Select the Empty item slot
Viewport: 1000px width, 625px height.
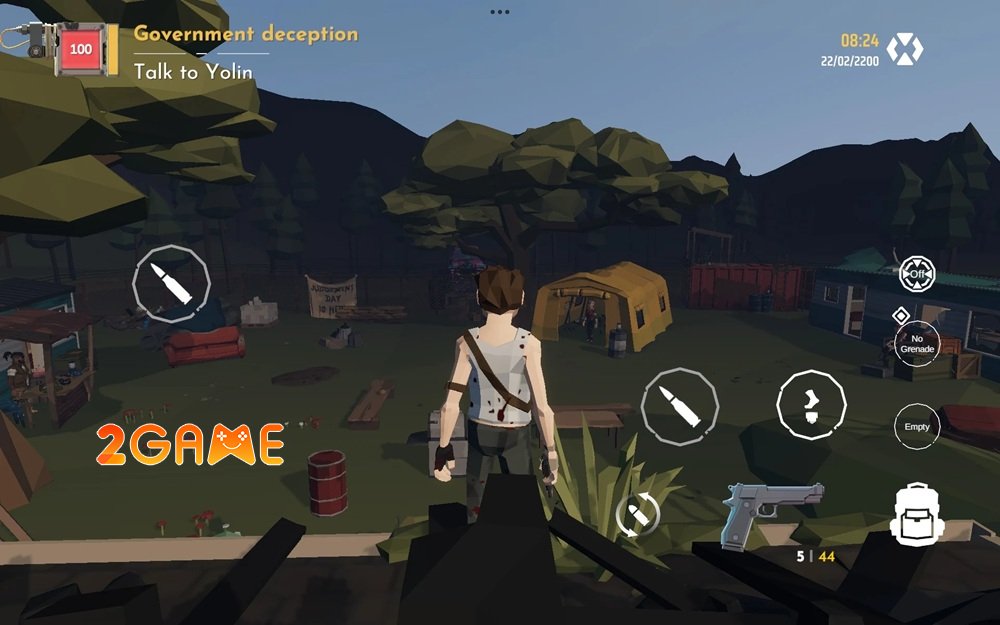point(916,426)
